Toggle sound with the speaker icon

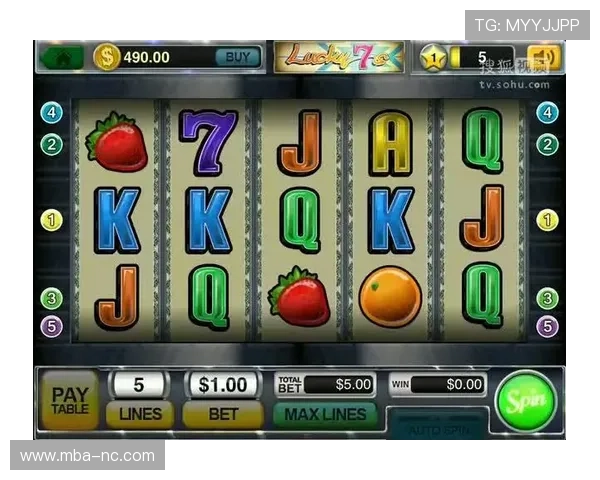tap(545, 58)
